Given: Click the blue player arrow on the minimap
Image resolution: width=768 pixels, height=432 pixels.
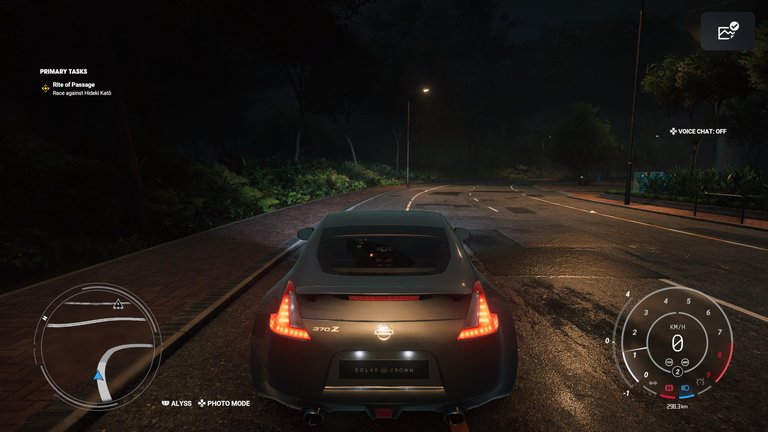Looking at the screenshot, I should pyautogui.click(x=99, y=376).
